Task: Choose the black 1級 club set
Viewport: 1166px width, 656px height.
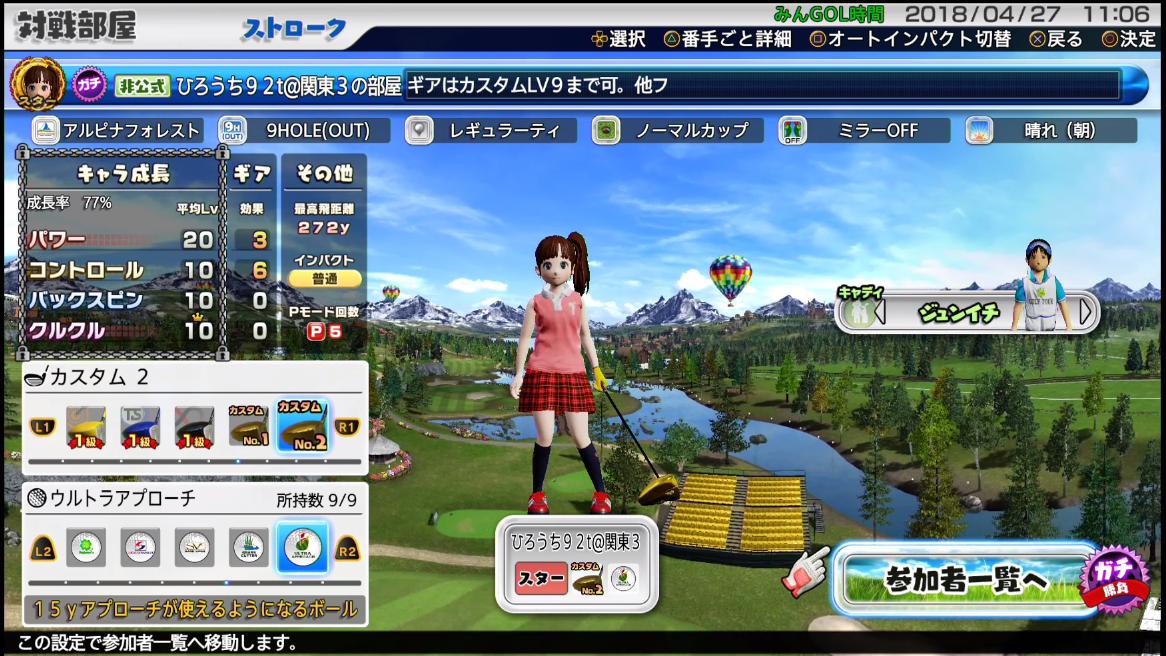Action: pyautogui.click(x=194, y=427)
